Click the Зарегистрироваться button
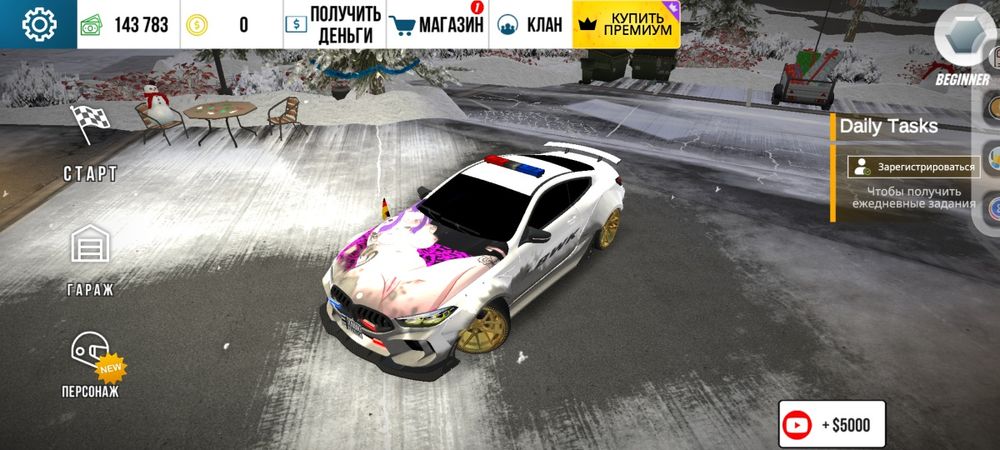This screenshot has width=1000, height=450. point(911,167)
